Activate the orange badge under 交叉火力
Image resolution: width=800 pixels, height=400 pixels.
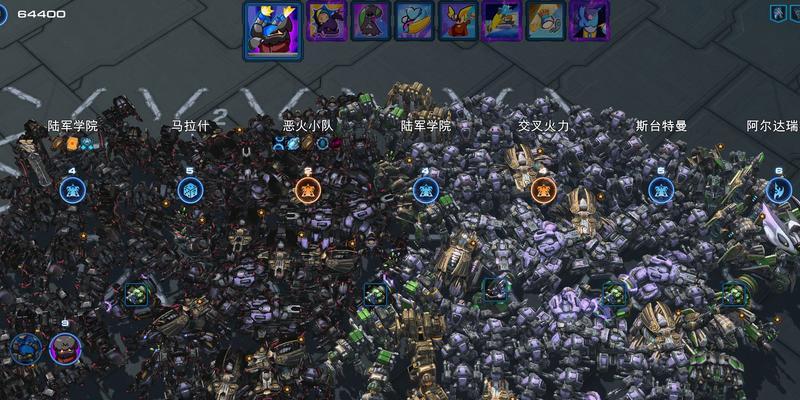click(543, 190)
